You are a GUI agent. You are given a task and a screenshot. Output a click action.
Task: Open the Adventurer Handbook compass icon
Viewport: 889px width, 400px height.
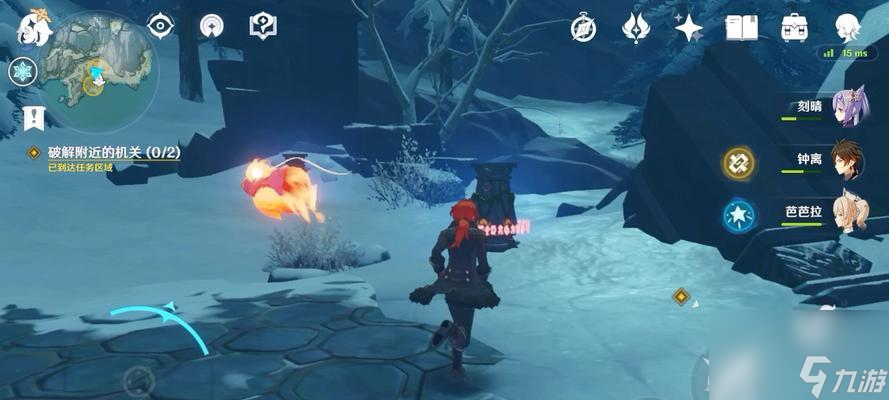point(584,28)
